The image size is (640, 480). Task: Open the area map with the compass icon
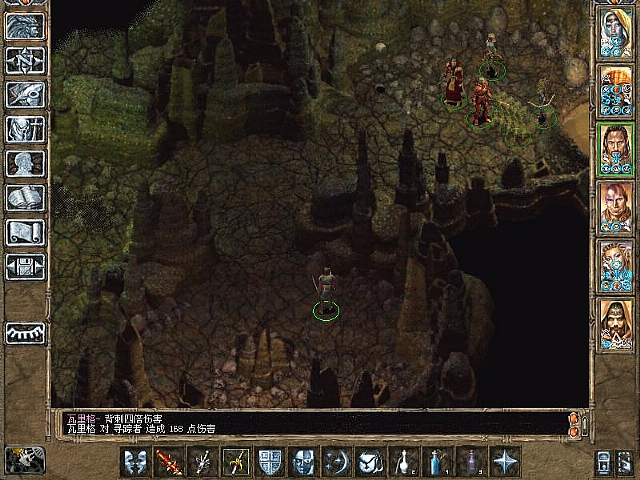[24, 59]
